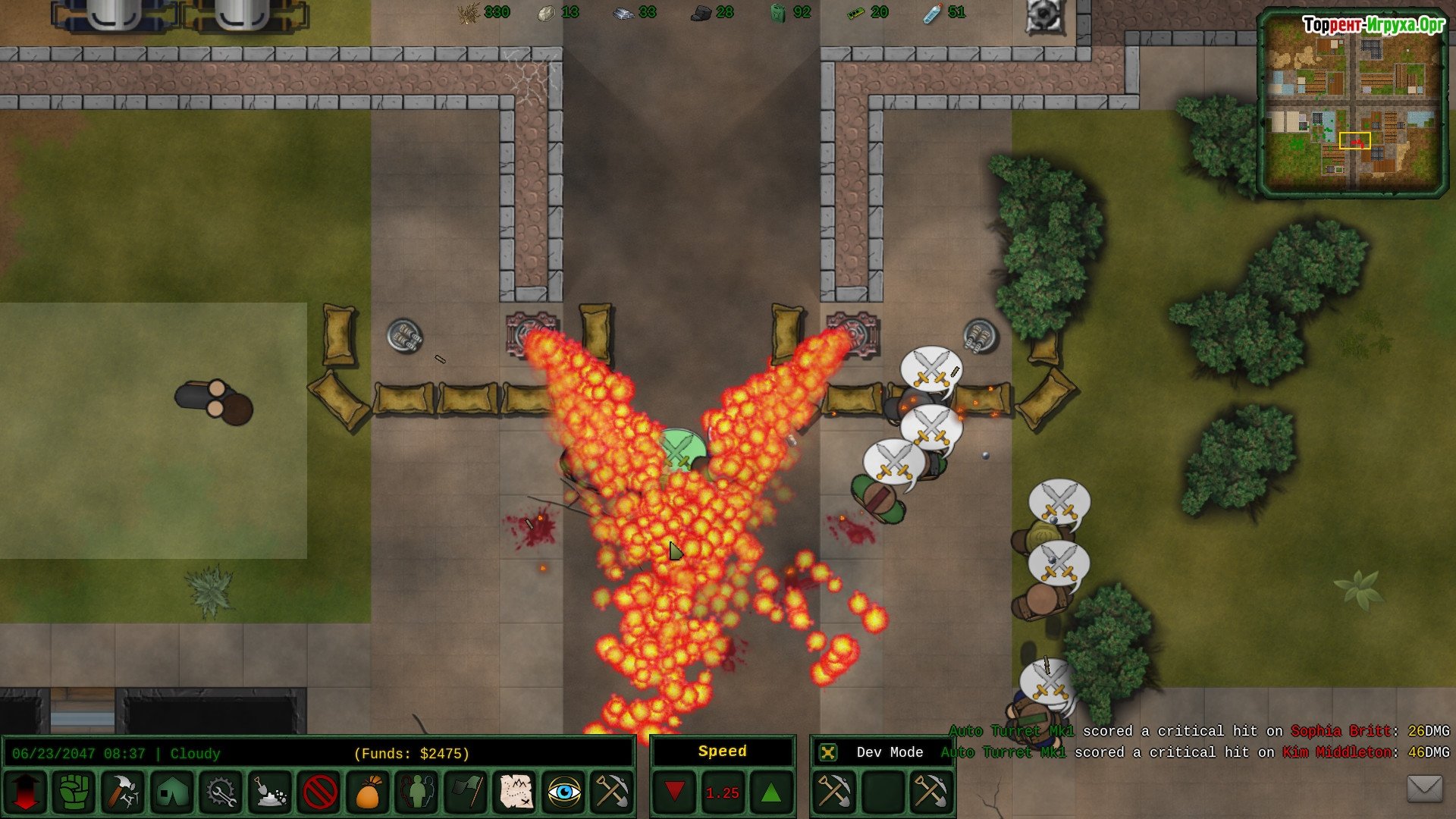
Task: Open the green fist menu
Action: point(74,792)
